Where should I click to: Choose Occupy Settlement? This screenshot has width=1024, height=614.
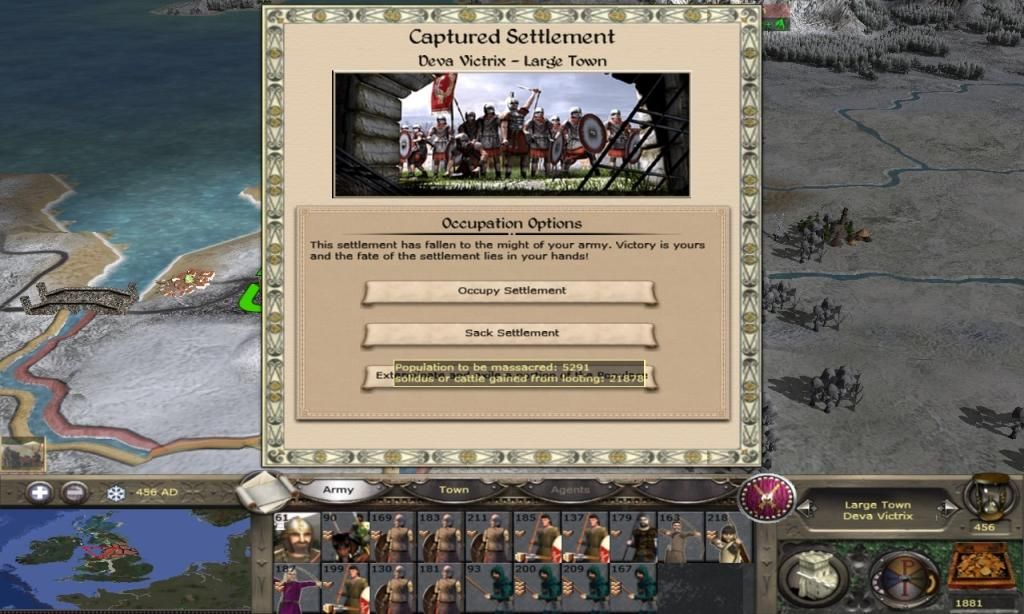510,291
